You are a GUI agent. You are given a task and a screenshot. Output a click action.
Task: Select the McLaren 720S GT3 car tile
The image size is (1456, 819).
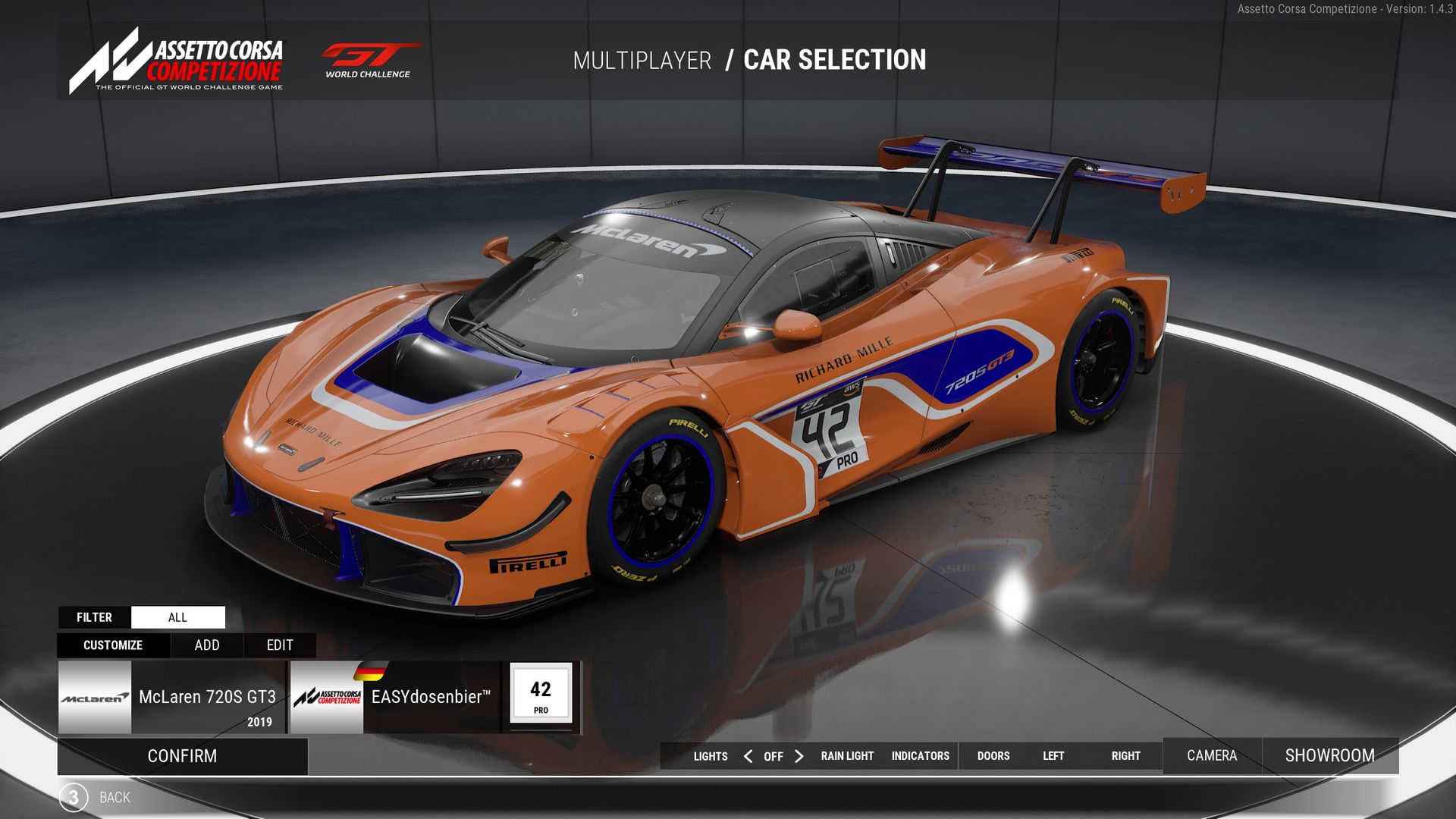tap(171, 697)
